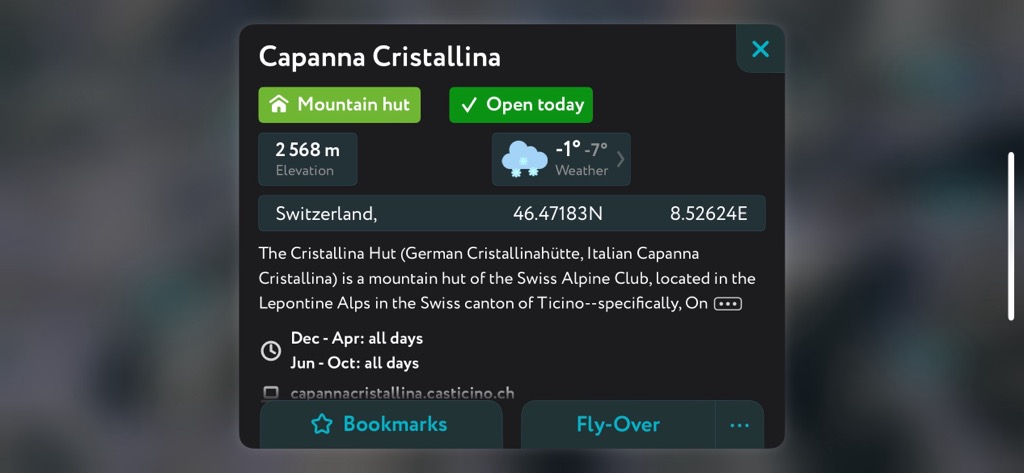1024x473 pixels.
Task: Add this hut to Bookmarks
Action: point(380,424)
